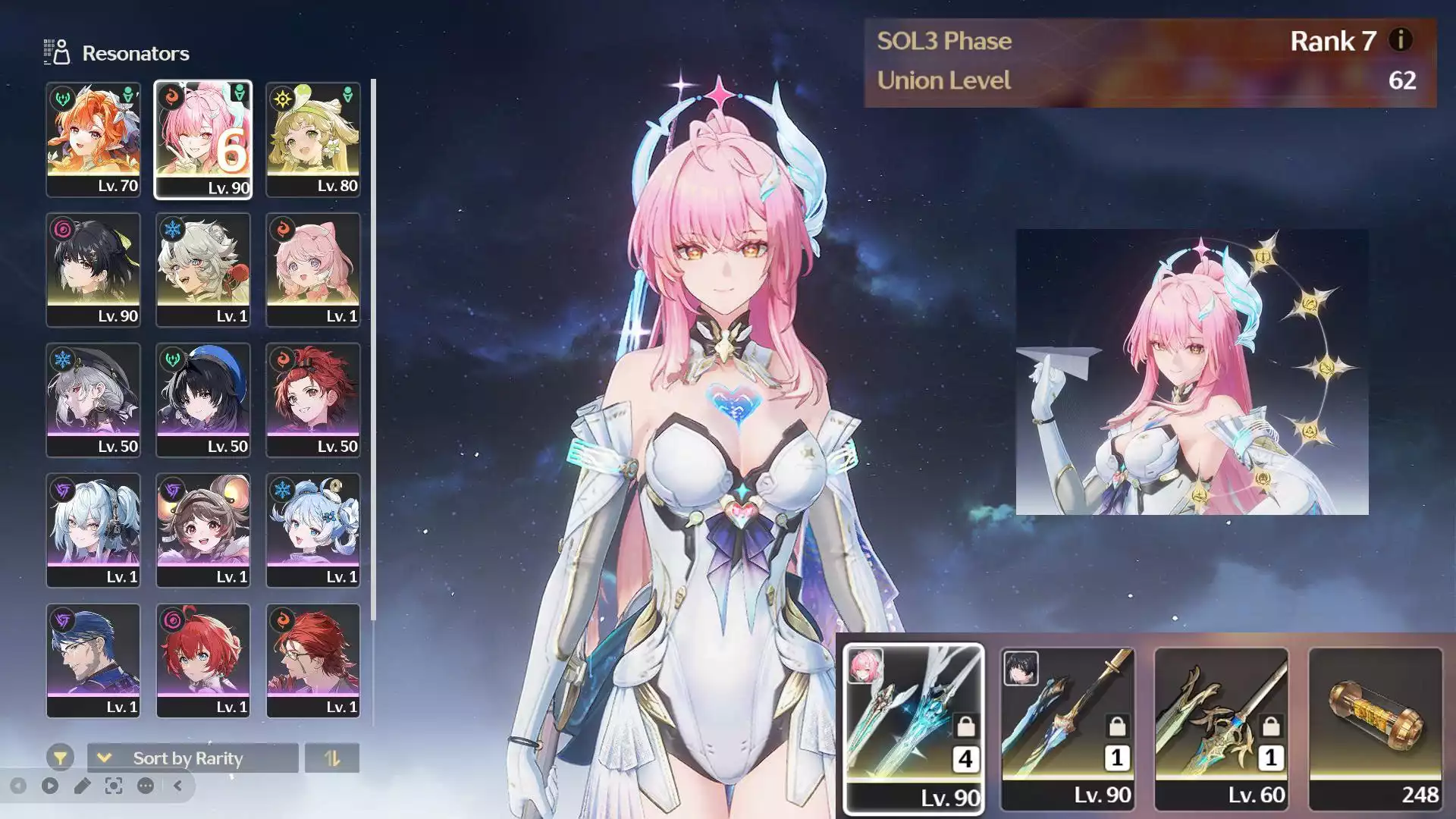Image resolution: width=1456 pixels, height=819 pixels.
Task: Open the resonator filter button
Action: click(60, 758)
